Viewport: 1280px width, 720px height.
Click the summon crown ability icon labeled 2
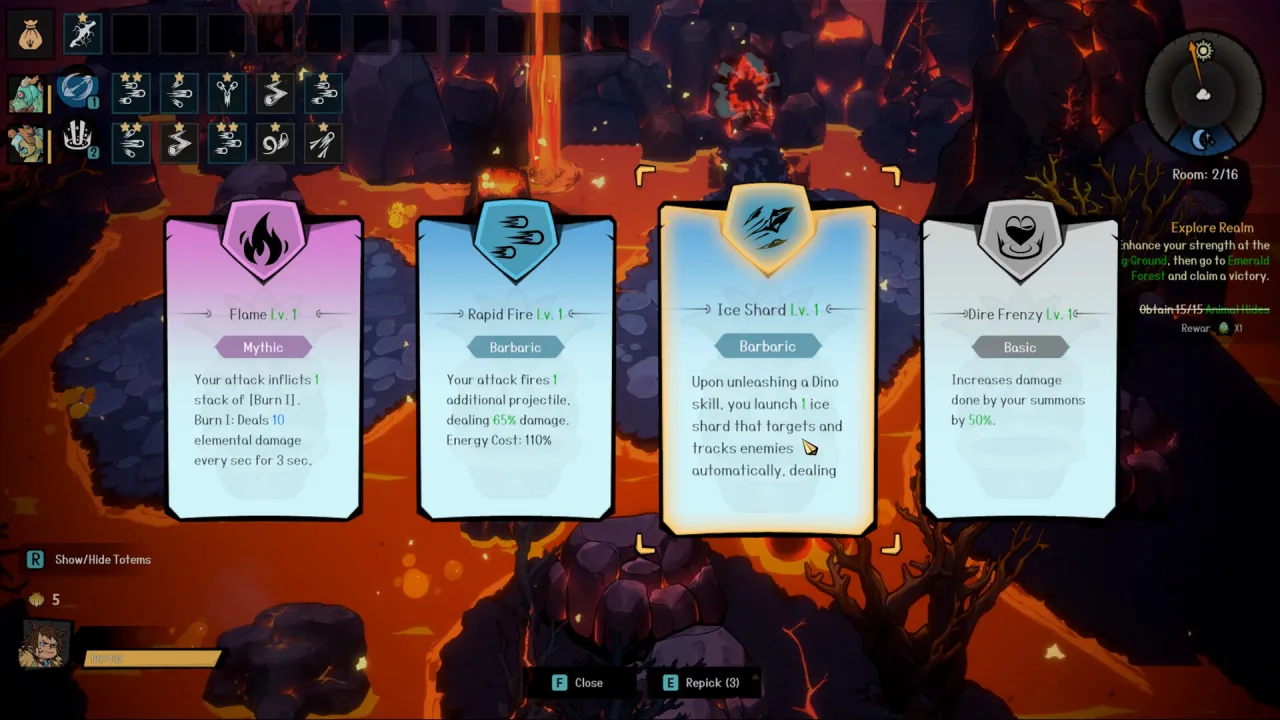point(78,135)
